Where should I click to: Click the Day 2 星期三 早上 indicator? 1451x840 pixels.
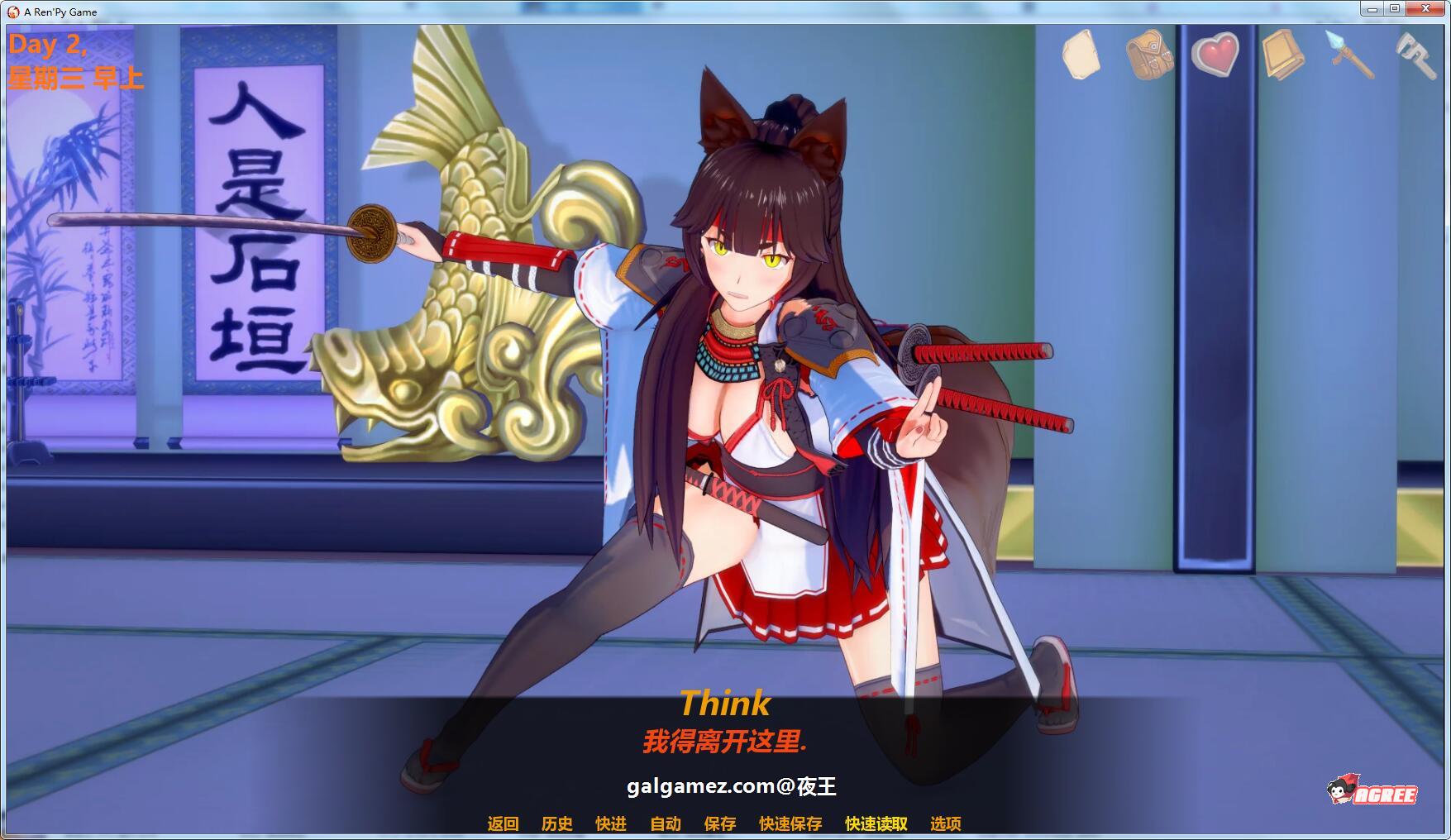coord(76,64)
